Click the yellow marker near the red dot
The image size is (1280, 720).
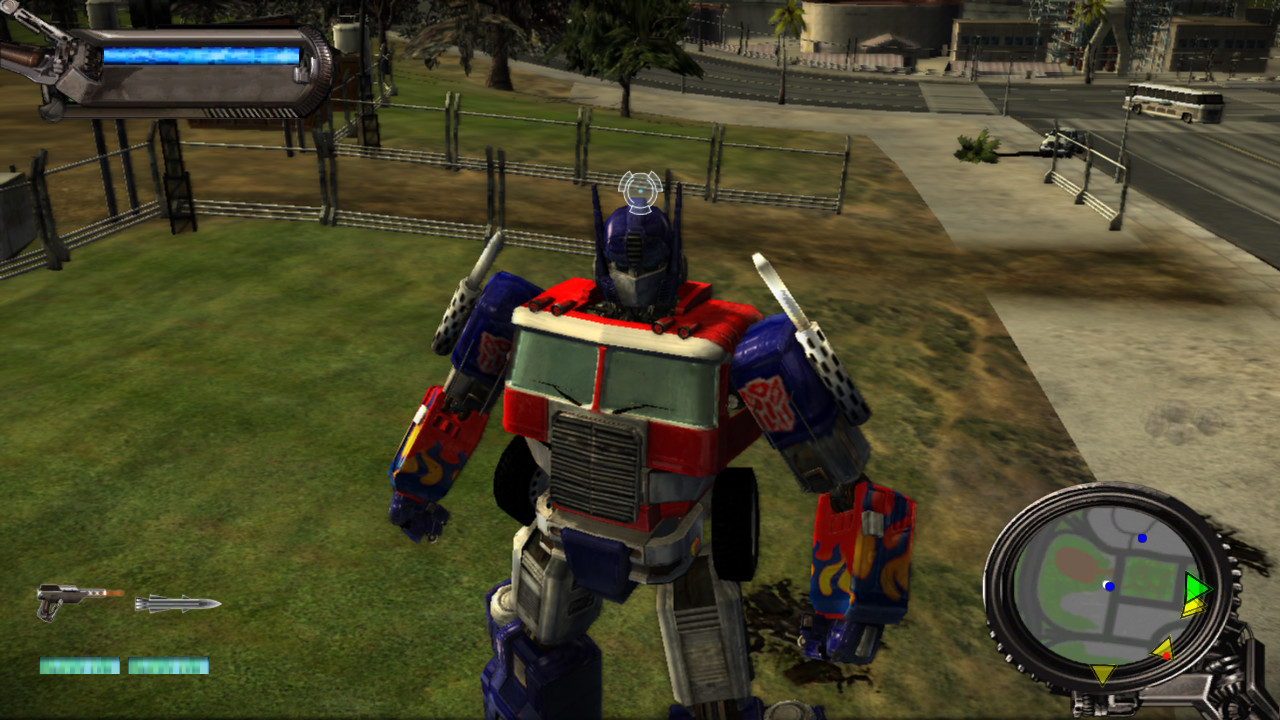click(1161, 649)
